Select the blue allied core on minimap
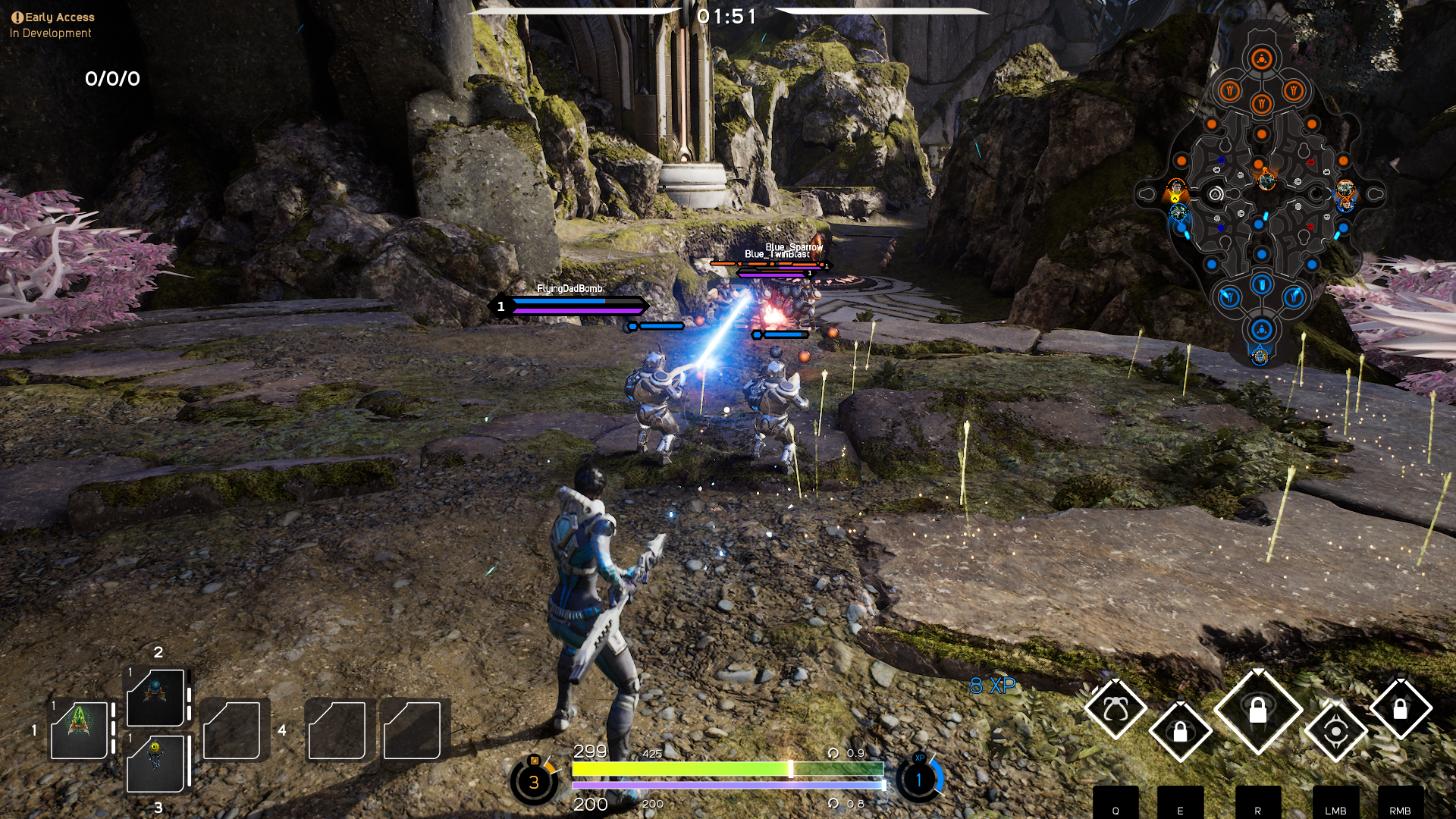Image resolution: width=1456 pixels, height=819 pixels. [1261, 330]
